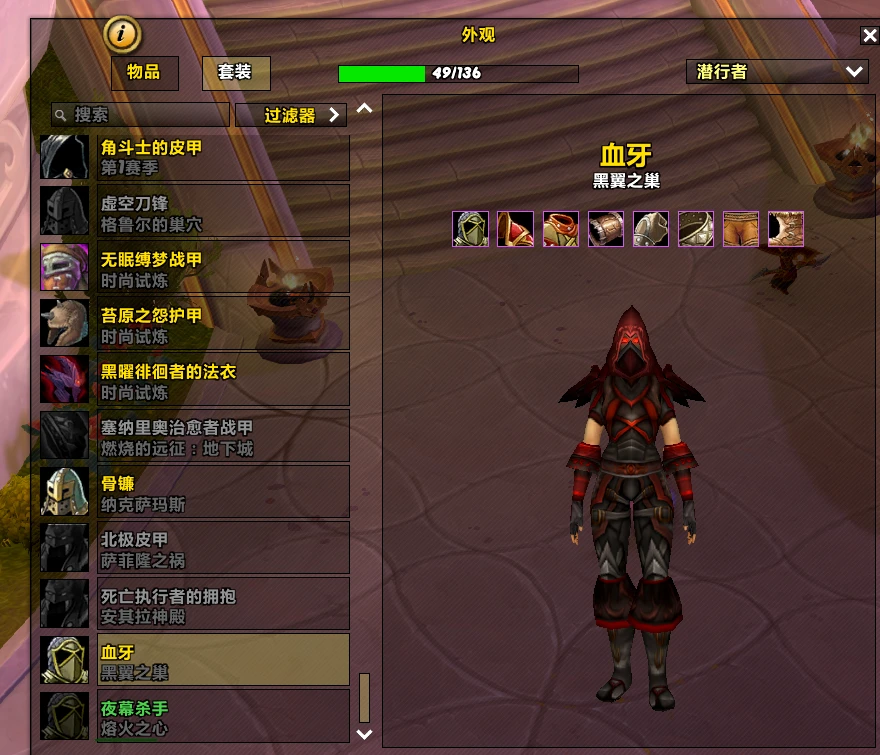Click the yellow info button

122,33
